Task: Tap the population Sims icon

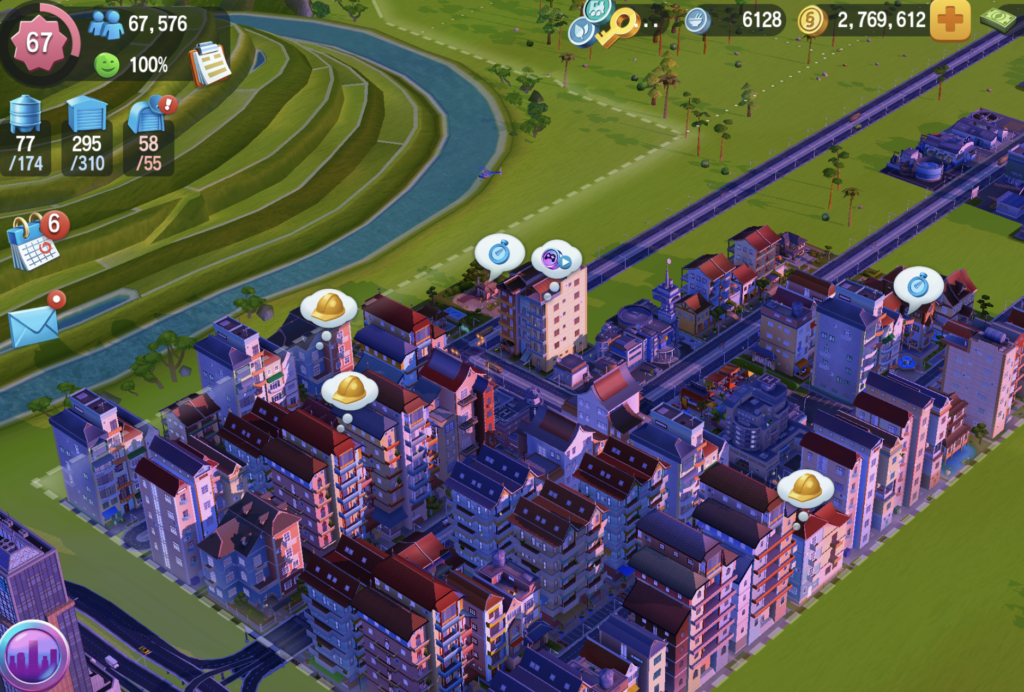Action: point(106,24)
